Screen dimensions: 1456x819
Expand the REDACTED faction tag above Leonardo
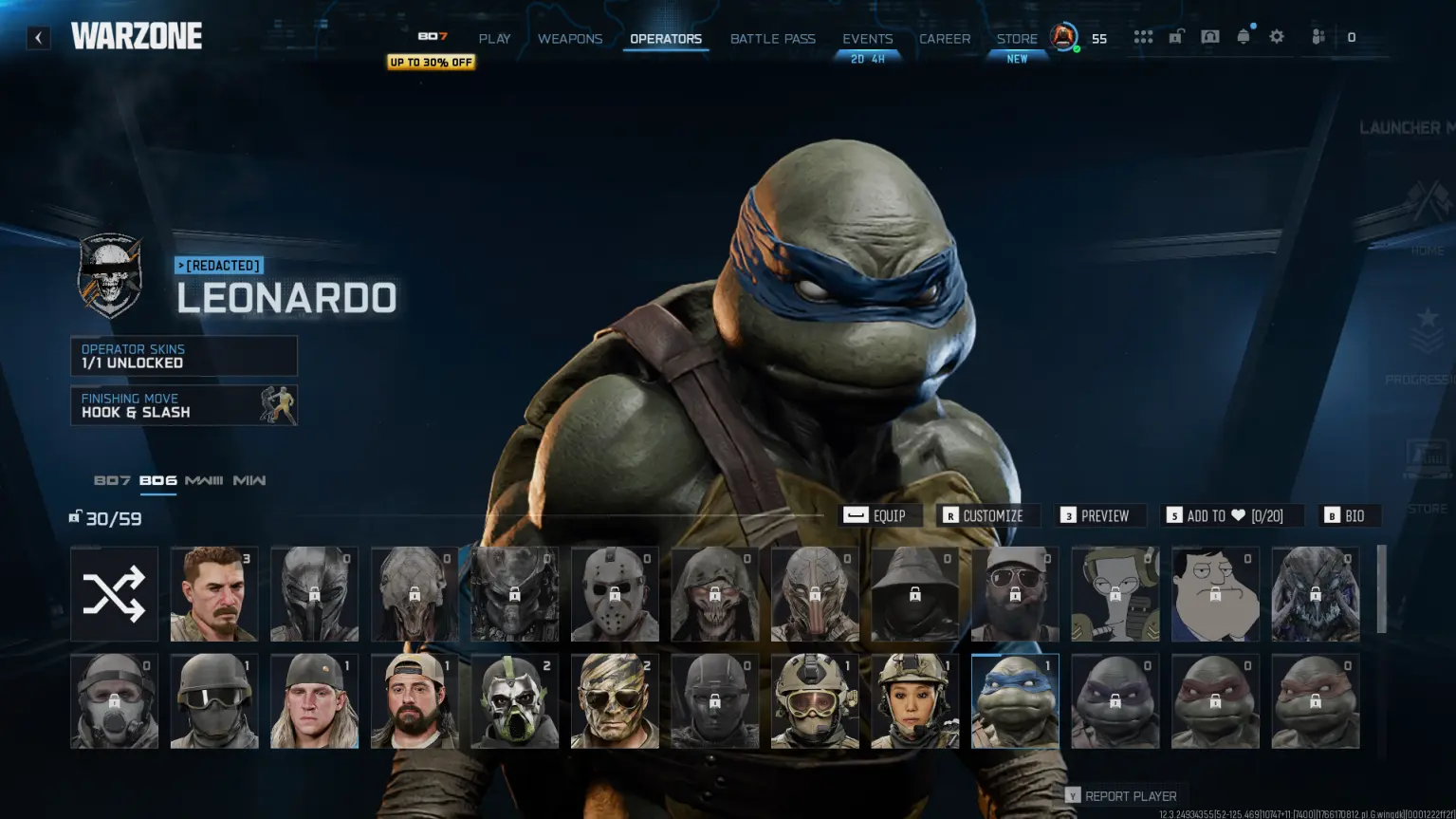(218, 266)
